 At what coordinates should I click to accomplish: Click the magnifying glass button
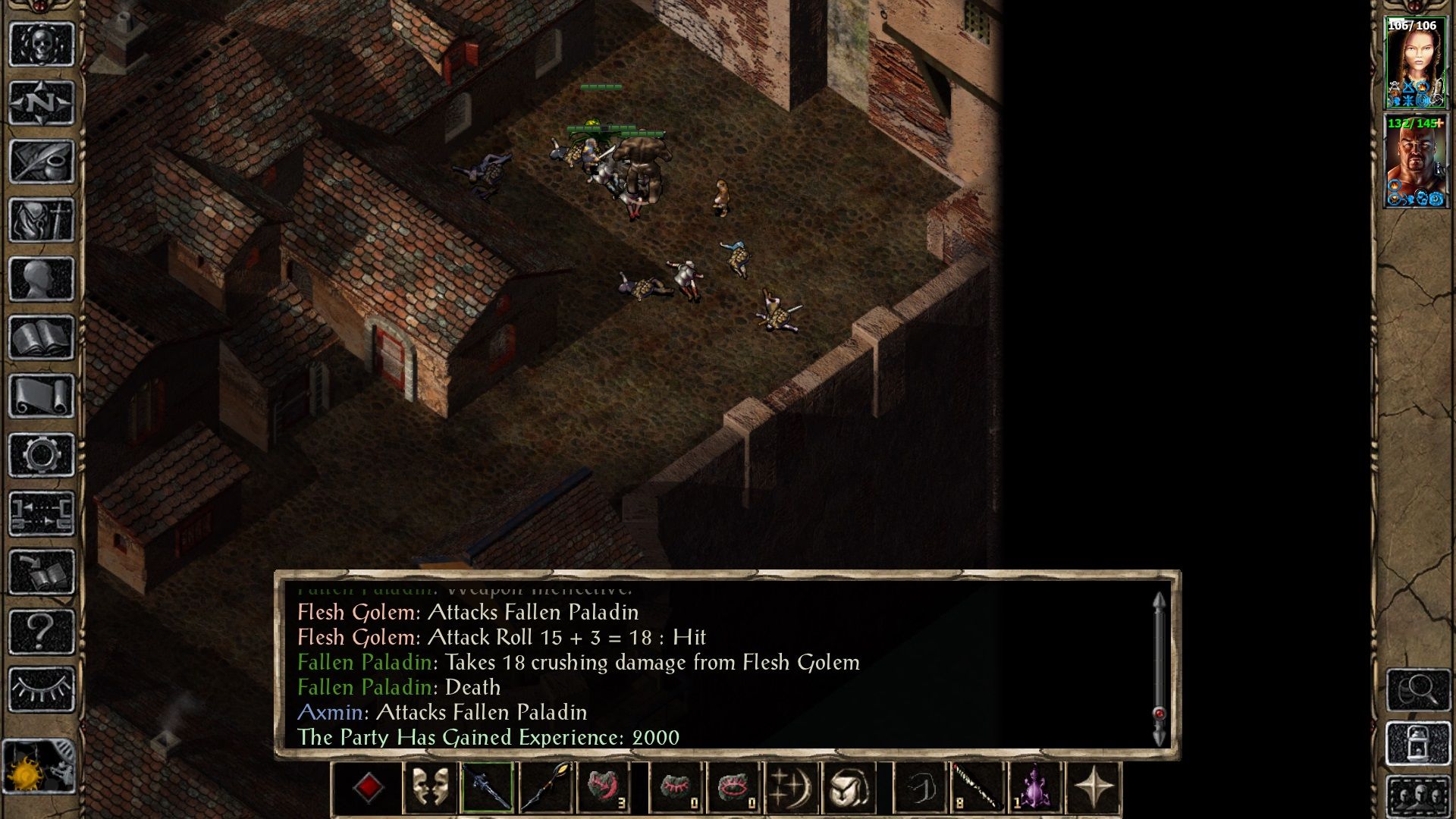coord(1417,689)
